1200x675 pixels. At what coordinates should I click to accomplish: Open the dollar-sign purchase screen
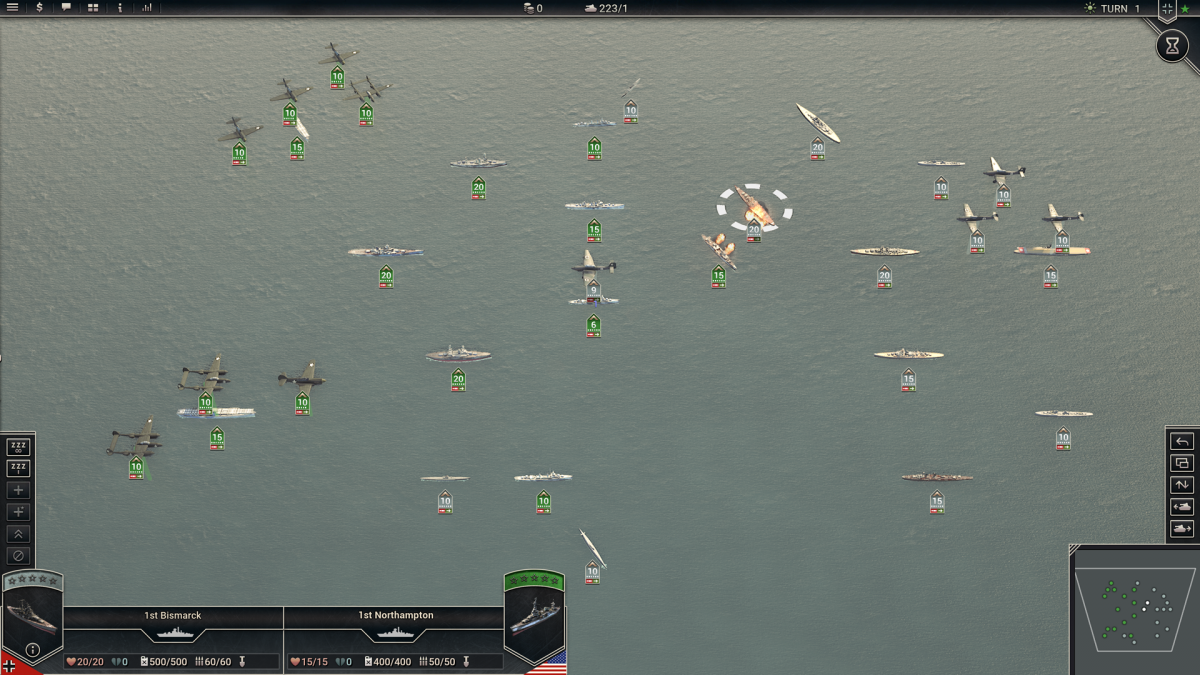tap(40, 8)
